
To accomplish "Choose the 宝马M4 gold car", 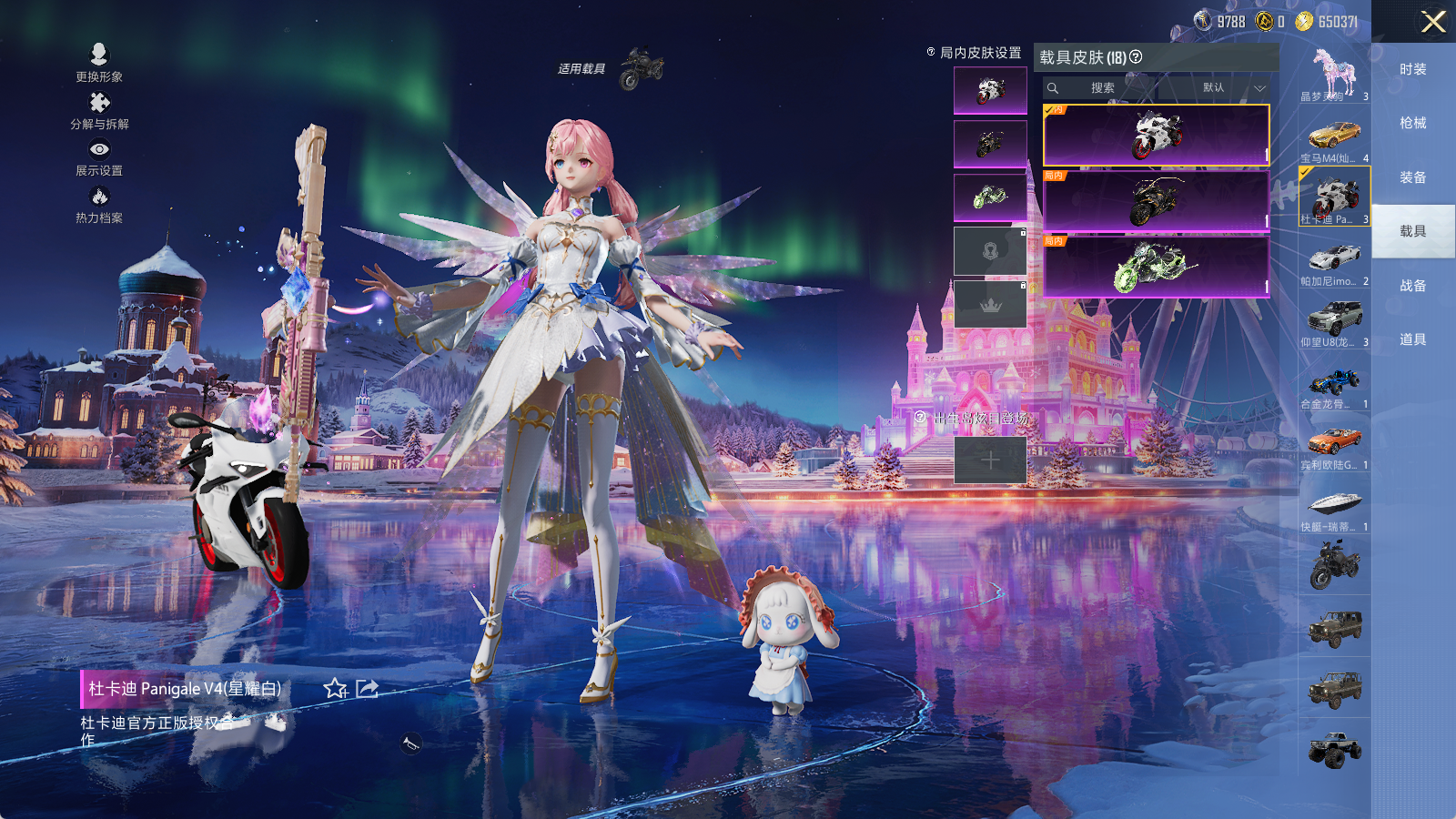I will point(1334,139).
